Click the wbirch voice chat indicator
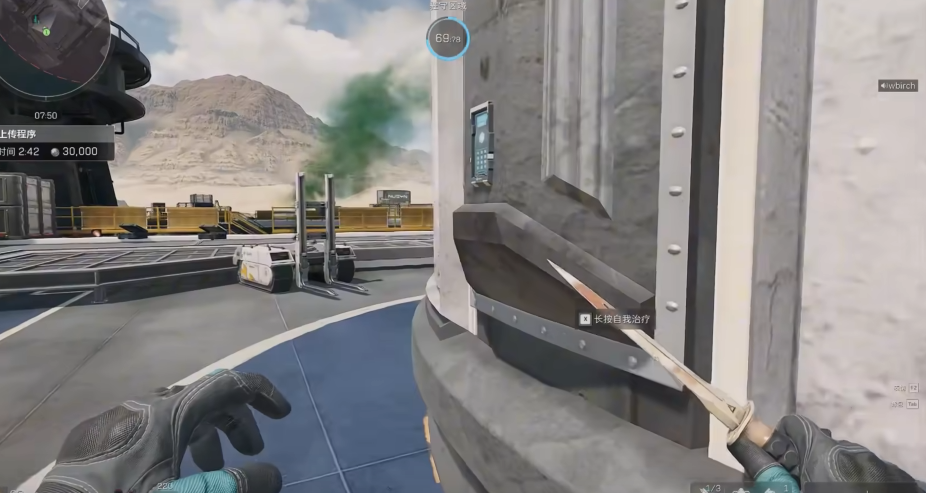926x493 pixels. 897,86
